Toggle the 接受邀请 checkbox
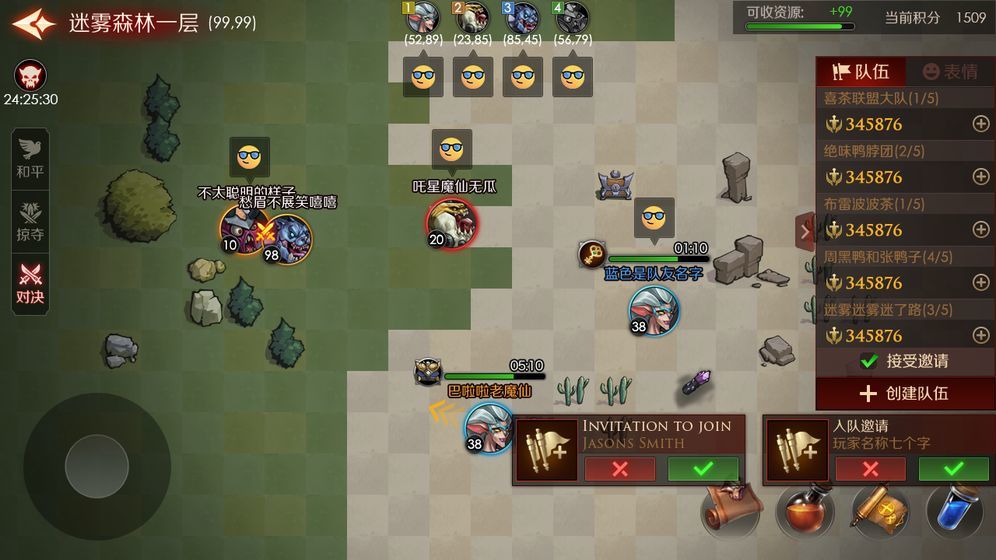 (x=869, y=361)
